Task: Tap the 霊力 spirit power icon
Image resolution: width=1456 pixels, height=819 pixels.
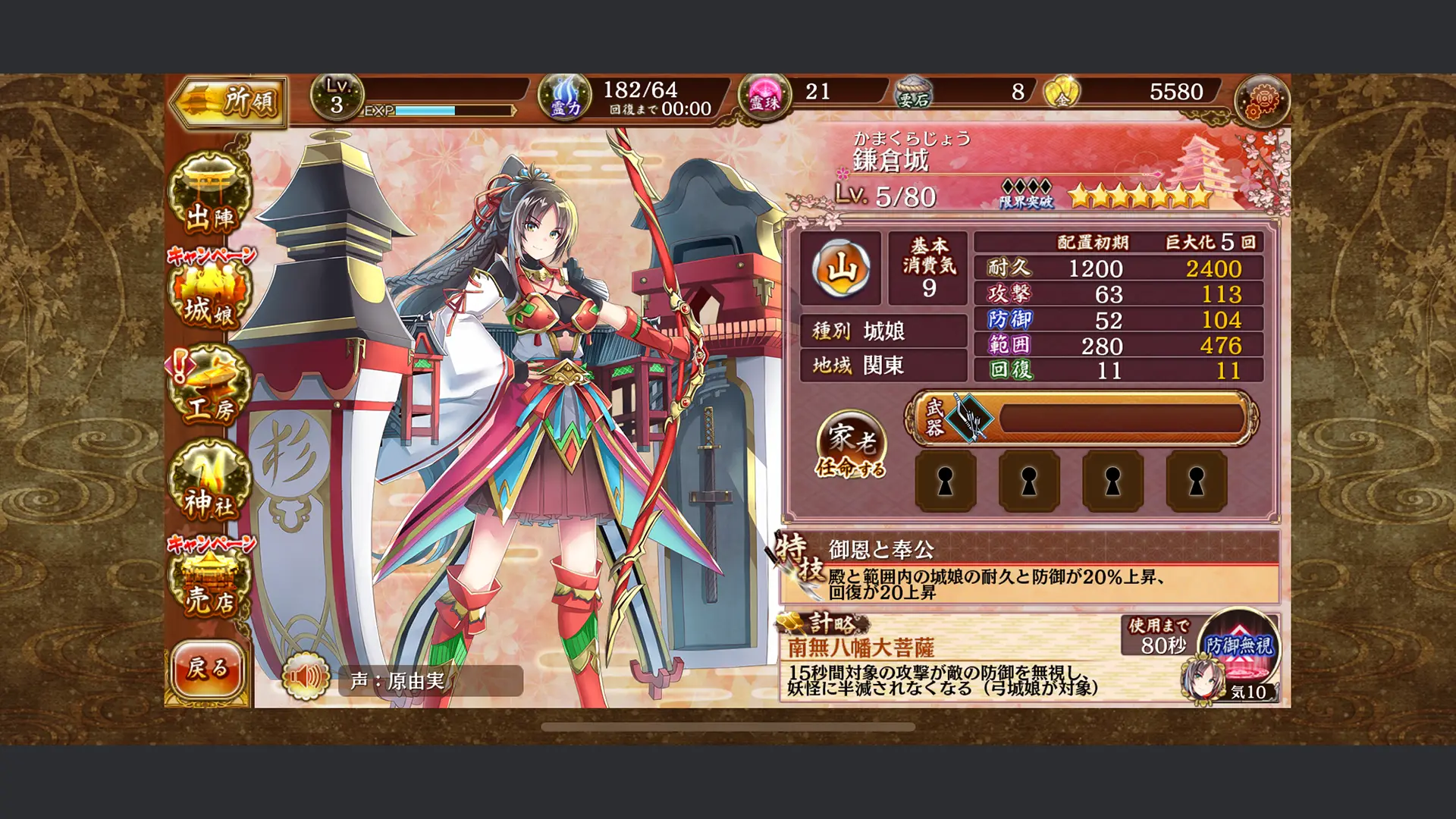Action: pos(564,99)
